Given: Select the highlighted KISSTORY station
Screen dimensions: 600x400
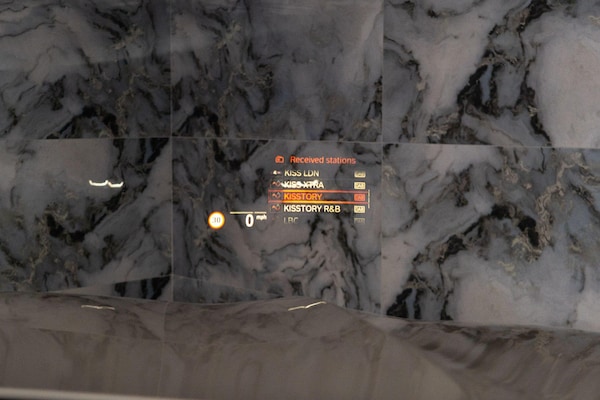Looking at the screenshot, I should click(308, 197).
